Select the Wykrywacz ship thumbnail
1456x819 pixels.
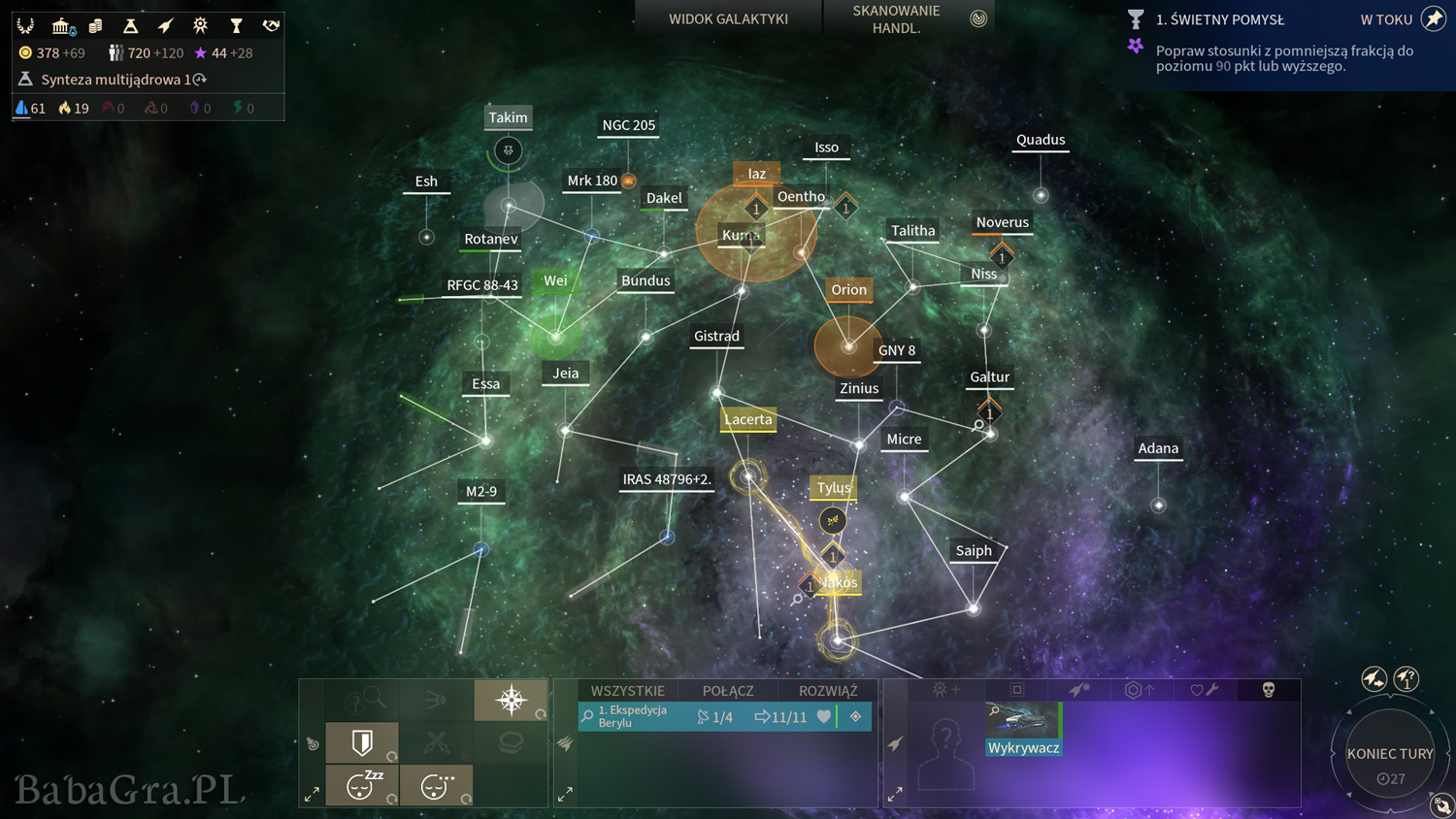[x=1023, y=728]
